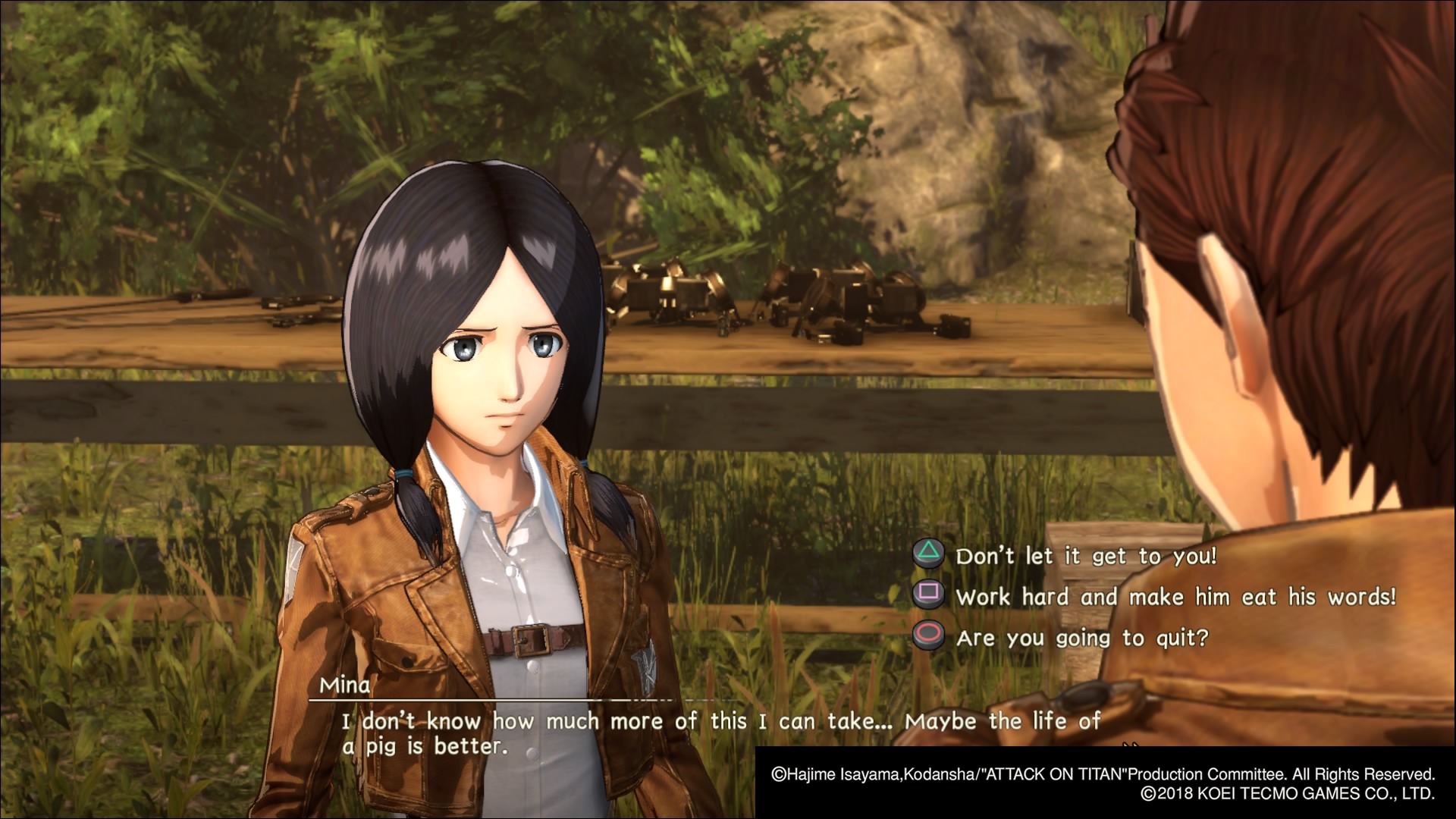The height and width of the screenshot is (819, 1456).
Task: Pick the "Are you going to quit?" response
Action: (1081, 638)
